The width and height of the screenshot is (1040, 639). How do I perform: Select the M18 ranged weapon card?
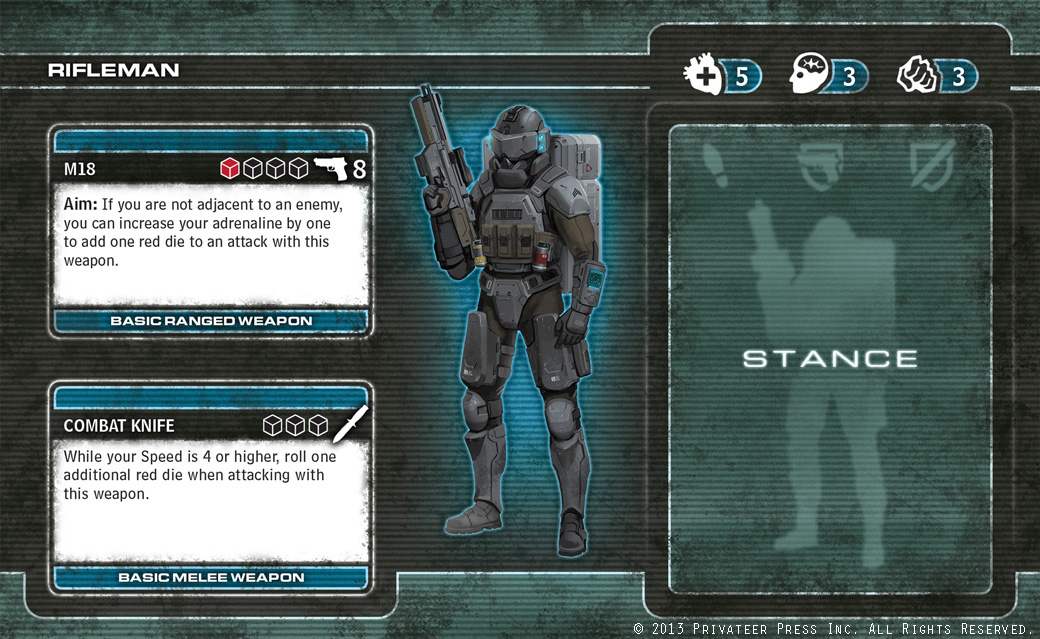point(210,230)
